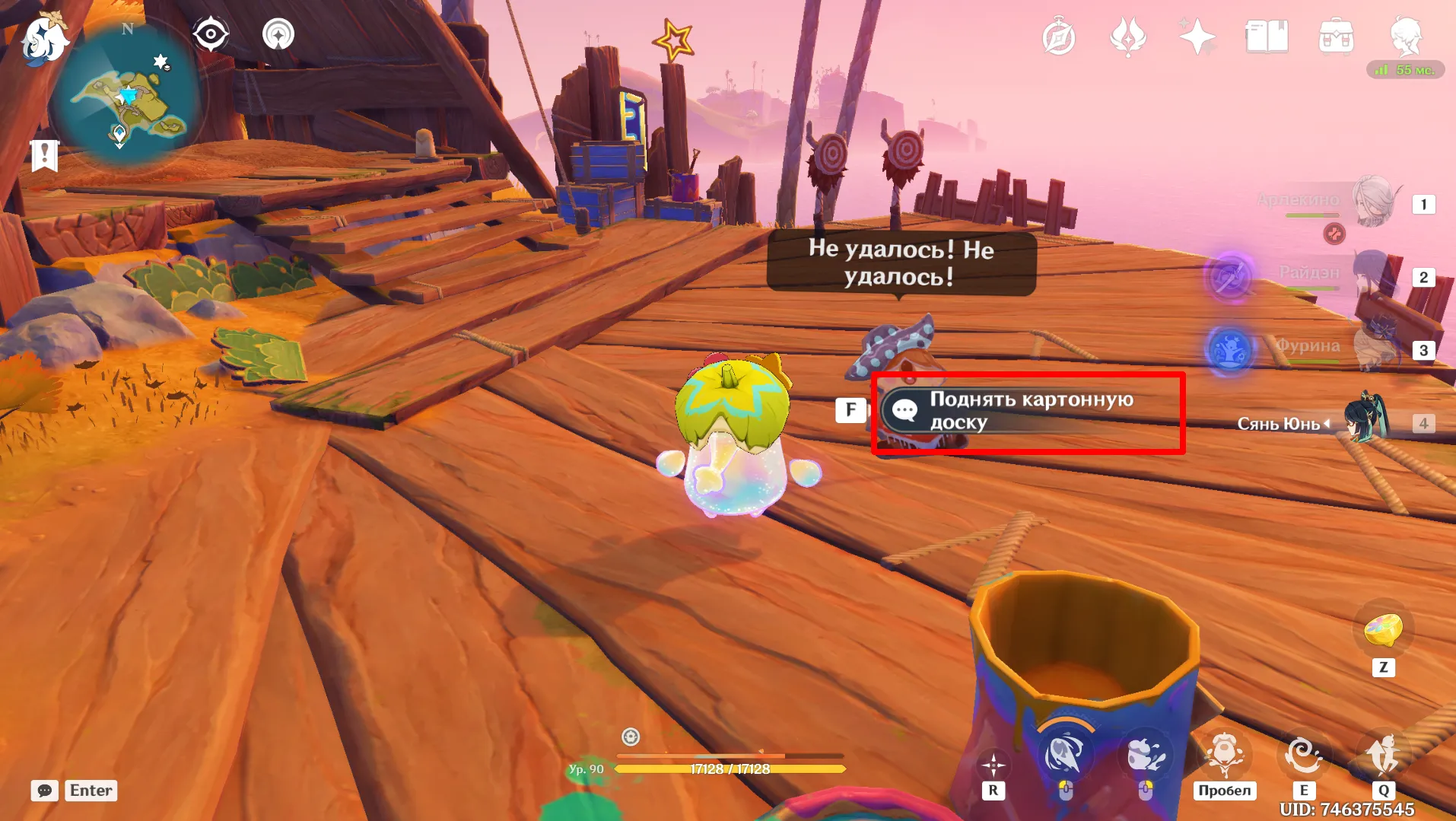The image size is (1456, 821).
Task: Switch to party member Райдэн
Action: pos(1373,275)
